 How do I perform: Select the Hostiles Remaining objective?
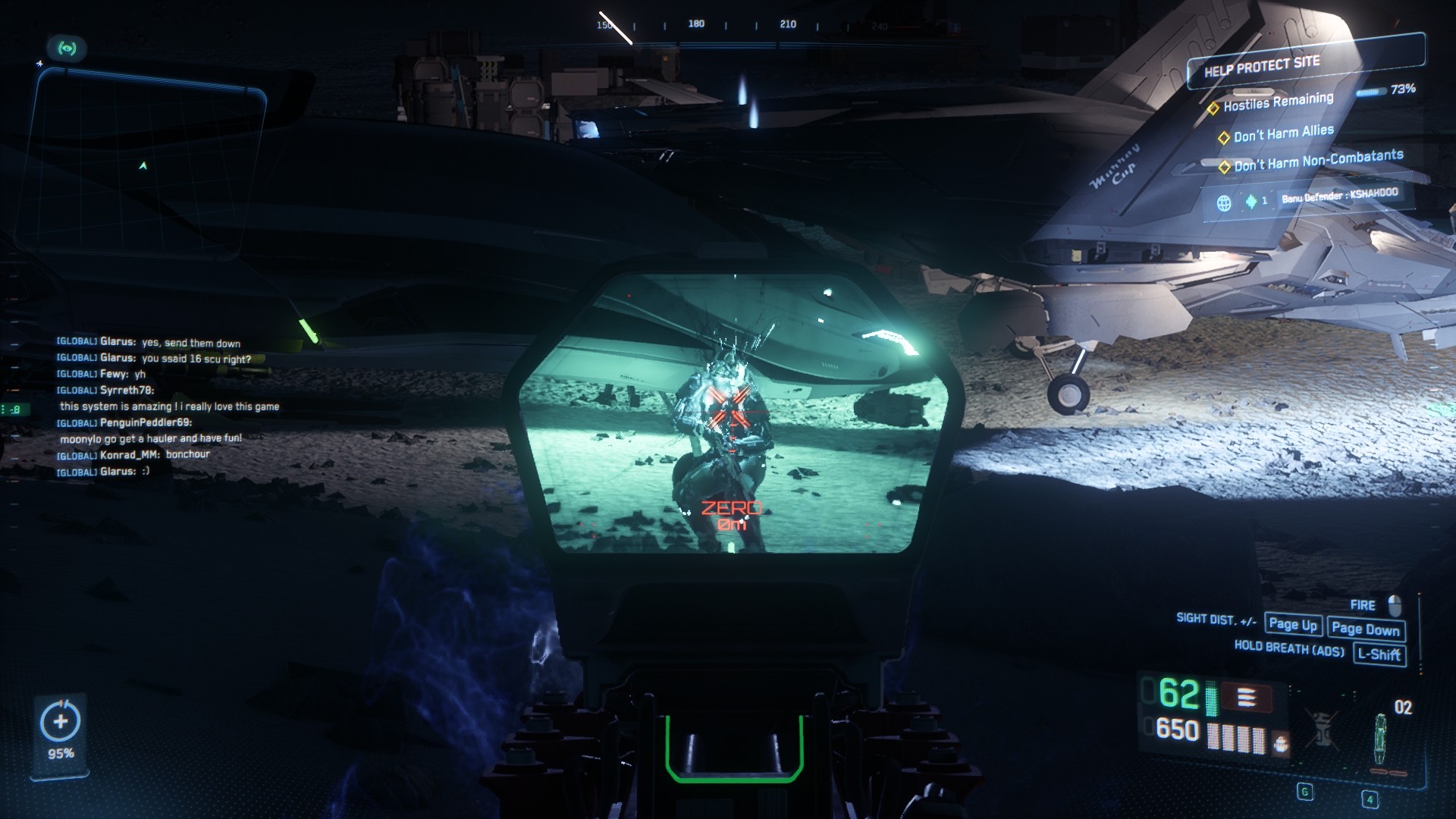(x=1278, y=102)
